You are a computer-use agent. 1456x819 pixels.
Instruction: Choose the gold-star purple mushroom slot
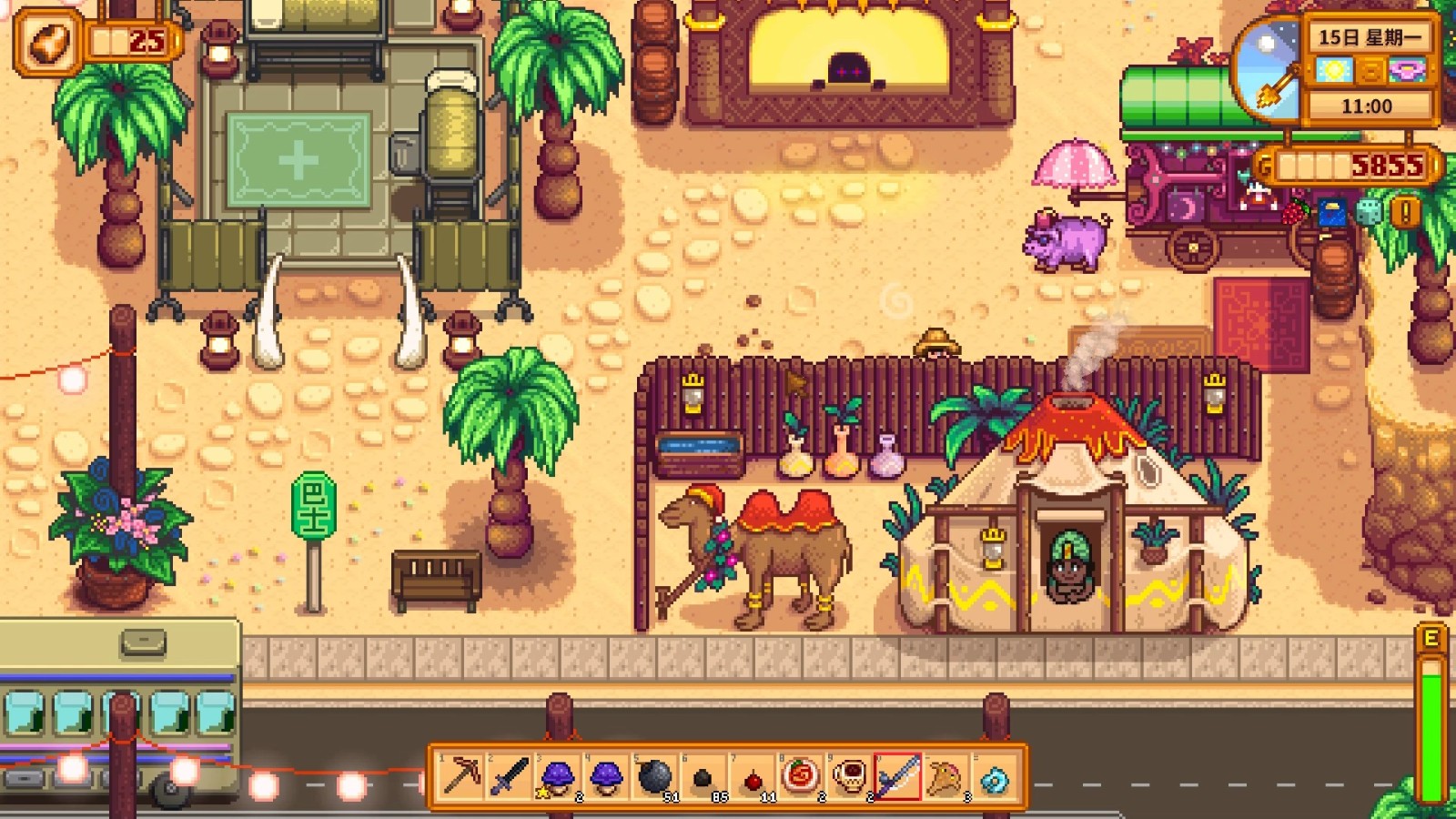coord(557,777)
